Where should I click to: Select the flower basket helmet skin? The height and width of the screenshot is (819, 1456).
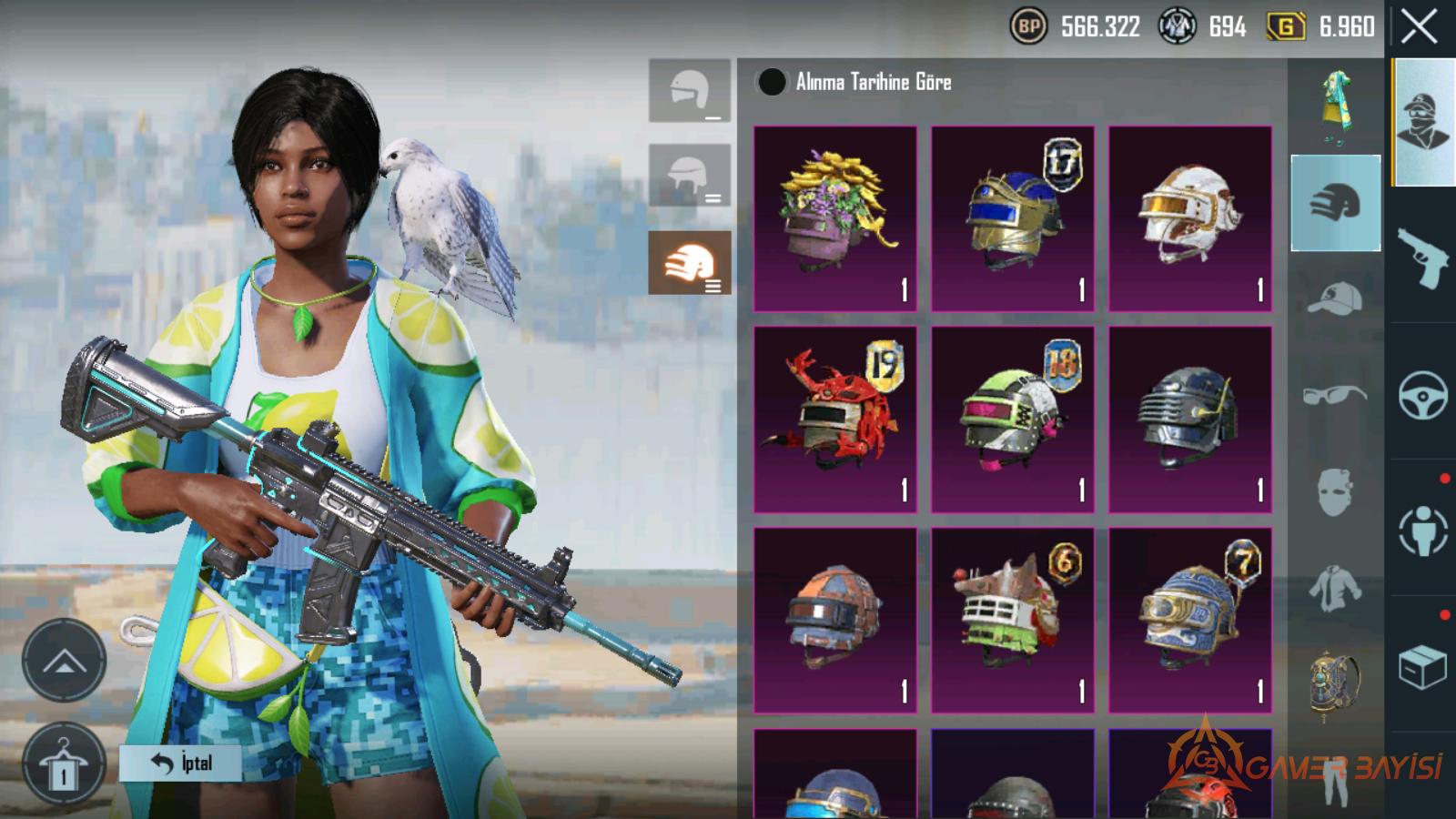834,218
